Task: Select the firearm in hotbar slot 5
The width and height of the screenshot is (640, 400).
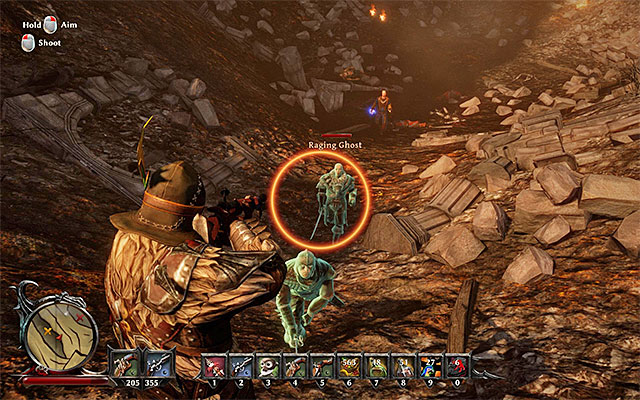Action: [x=321, y=366]
